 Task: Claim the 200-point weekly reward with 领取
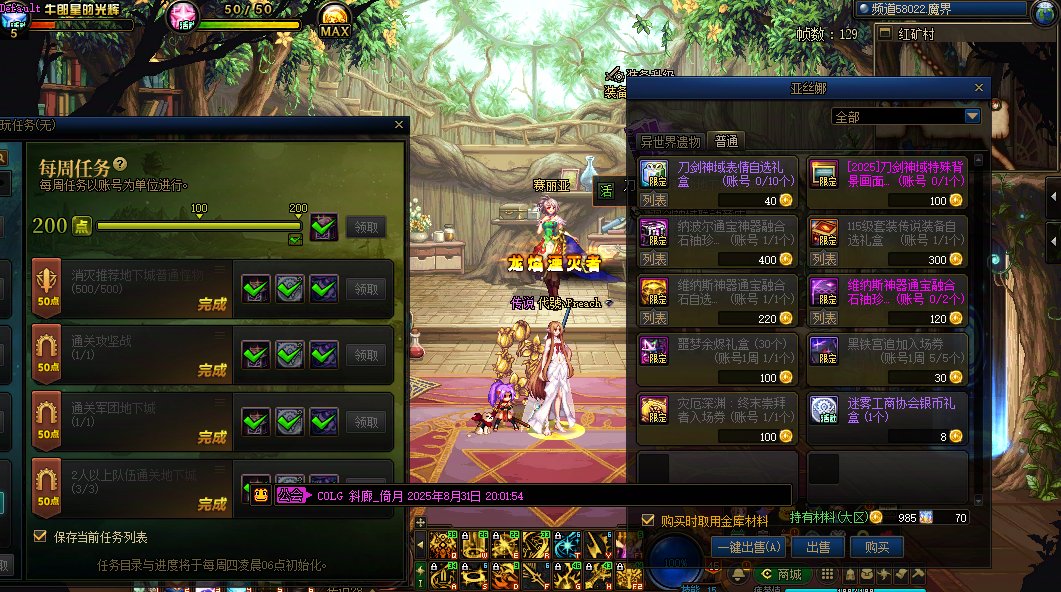tap(365, 227)
